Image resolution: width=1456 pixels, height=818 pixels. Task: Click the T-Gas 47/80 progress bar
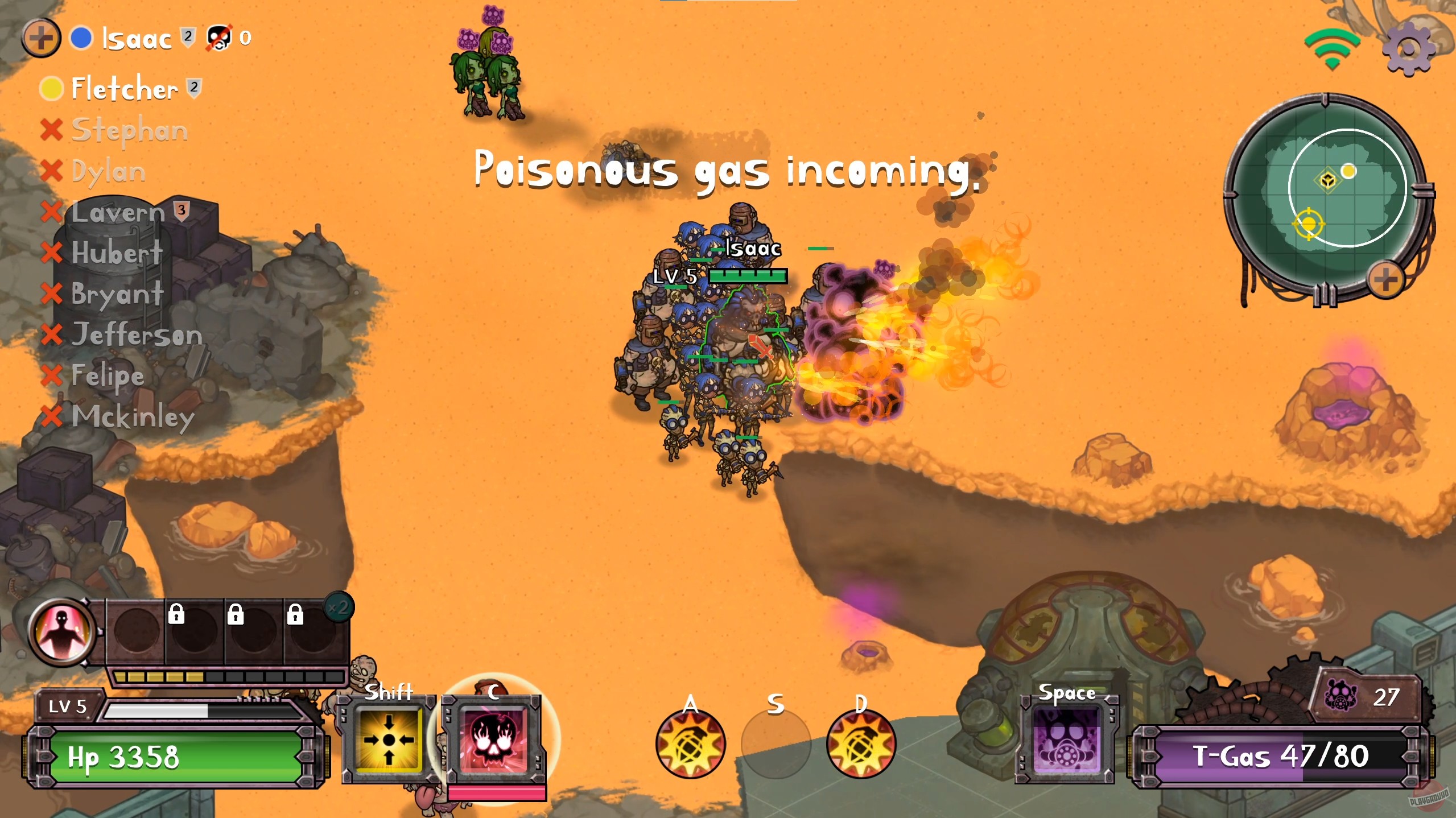pos(1256,756)
